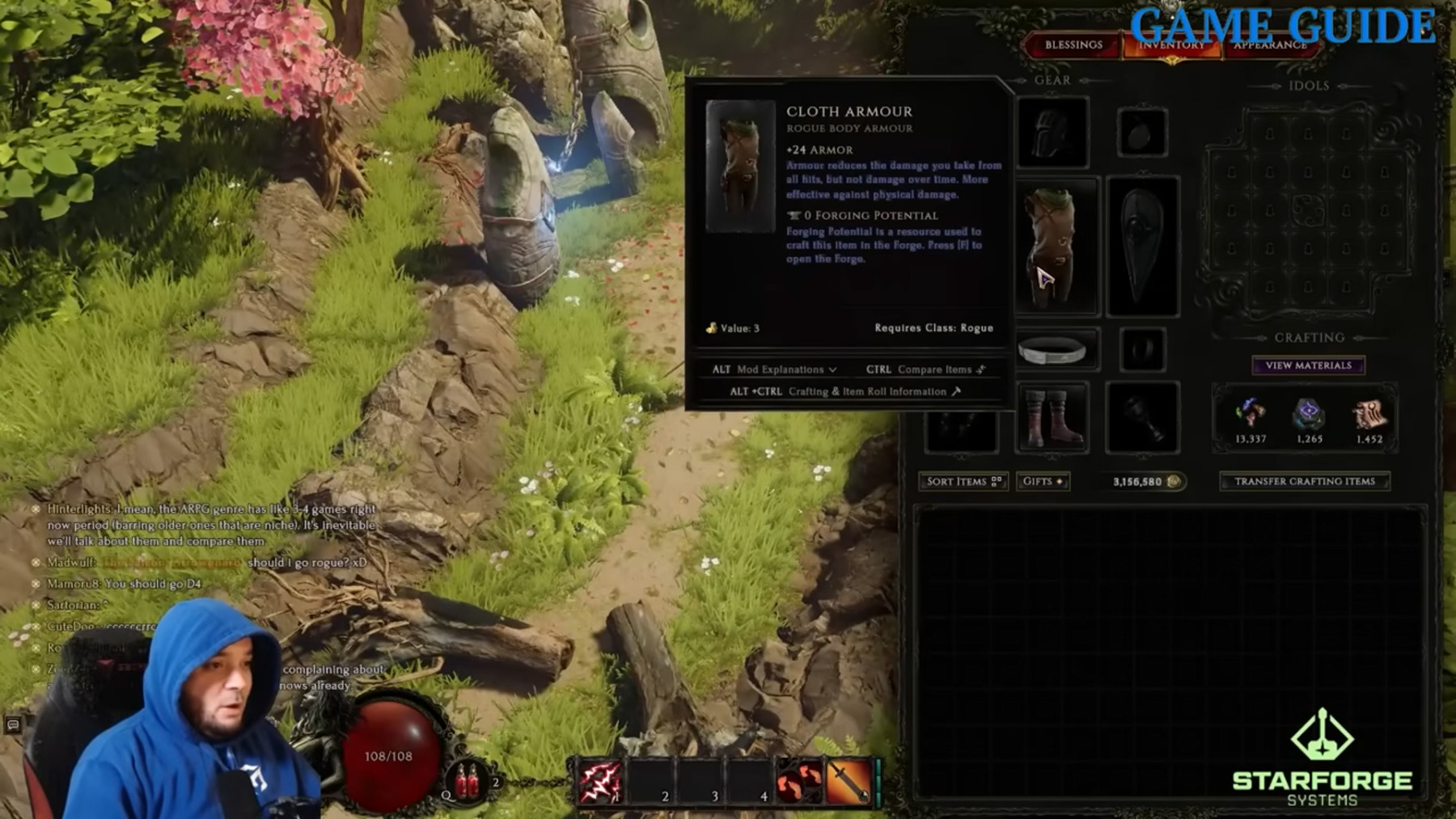Viewport: 1456px width, 819px height.
Task: Click the helmet gear slot
Action: [x=1052, y=133]
